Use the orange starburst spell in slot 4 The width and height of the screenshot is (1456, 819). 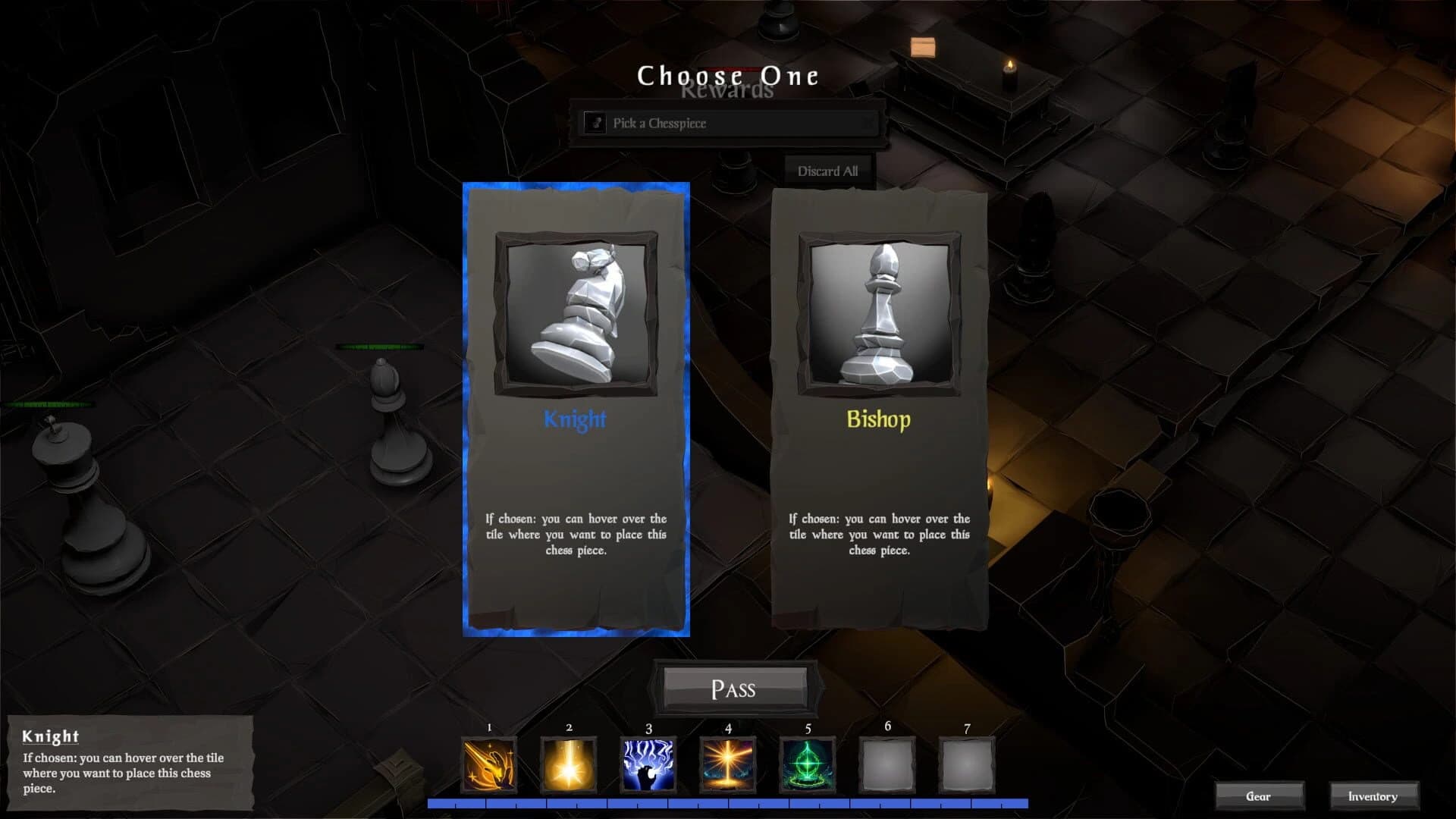(727, 764)
